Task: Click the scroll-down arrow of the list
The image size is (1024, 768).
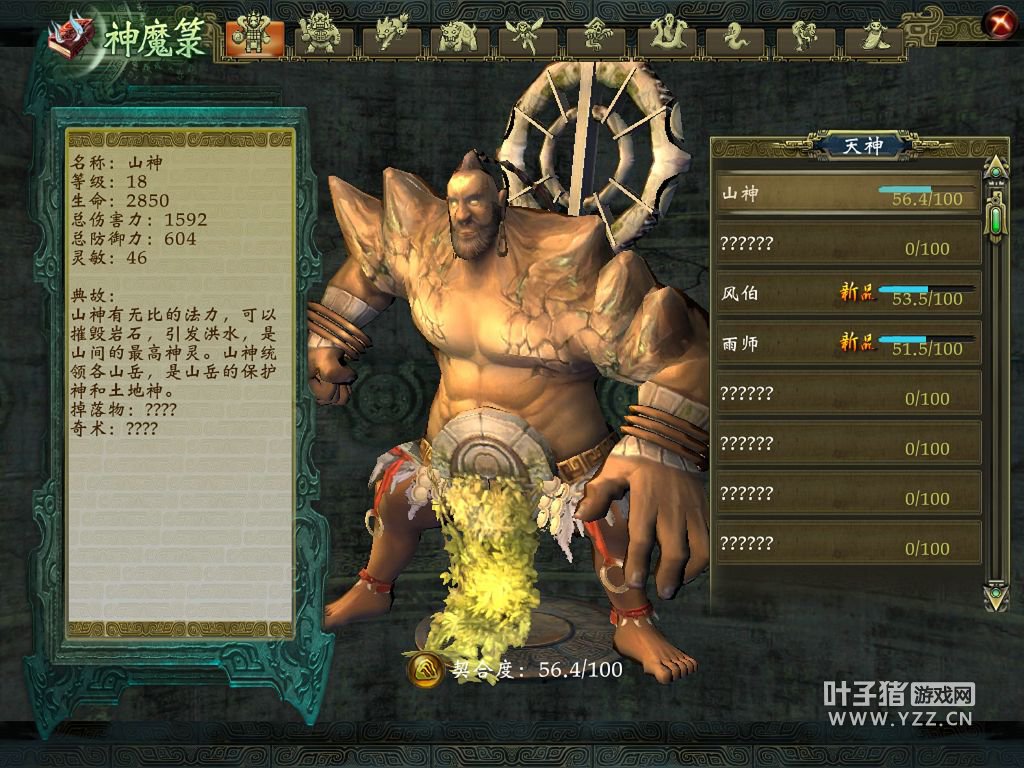Action: coord(996,597)
